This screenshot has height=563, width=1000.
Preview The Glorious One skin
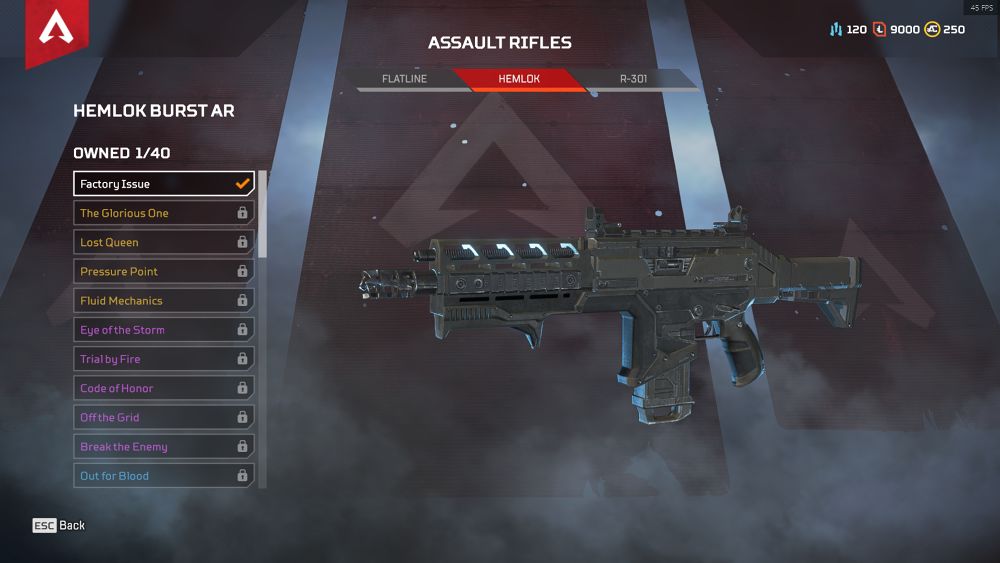click(164, 213)
